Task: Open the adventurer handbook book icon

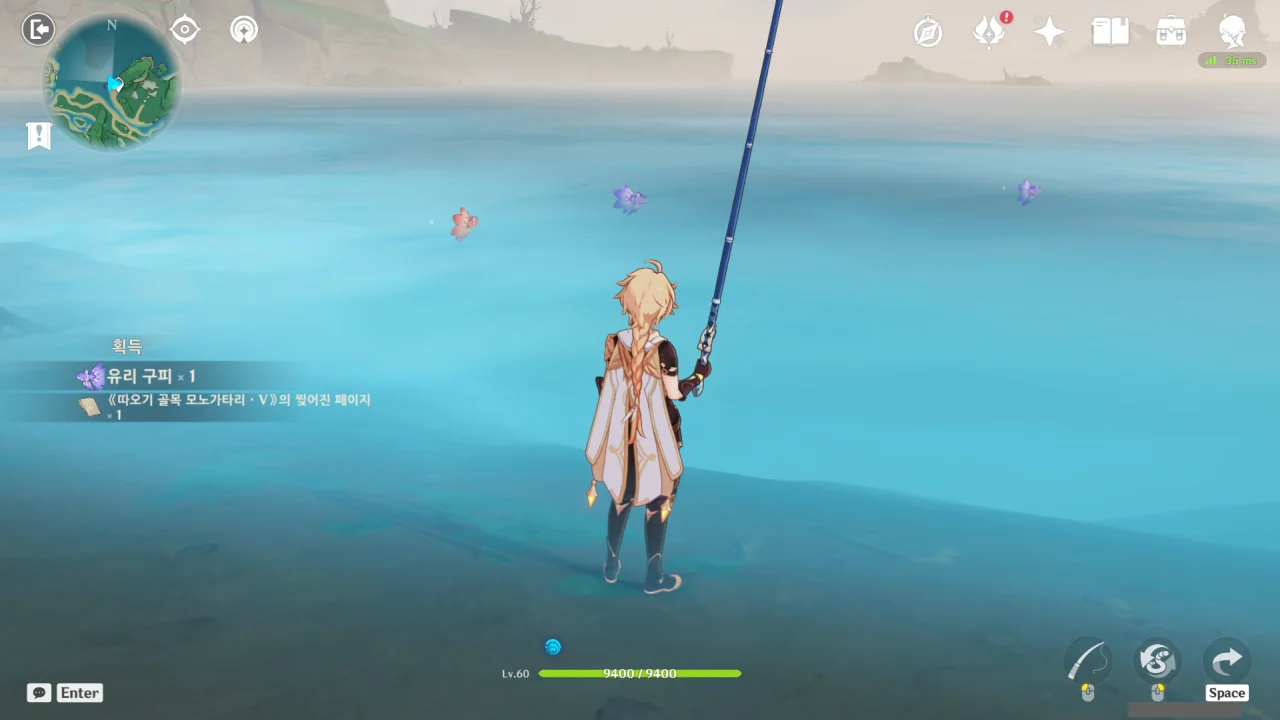Action: point(1110,32)
